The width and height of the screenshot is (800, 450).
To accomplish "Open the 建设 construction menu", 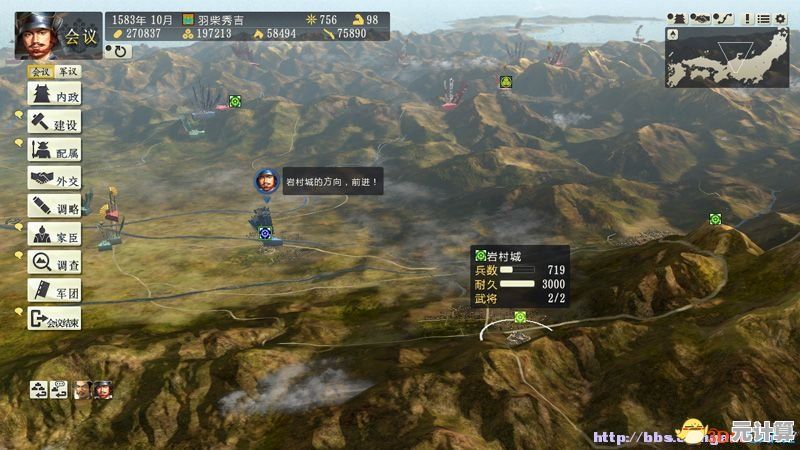I will [x=55, y=124].
